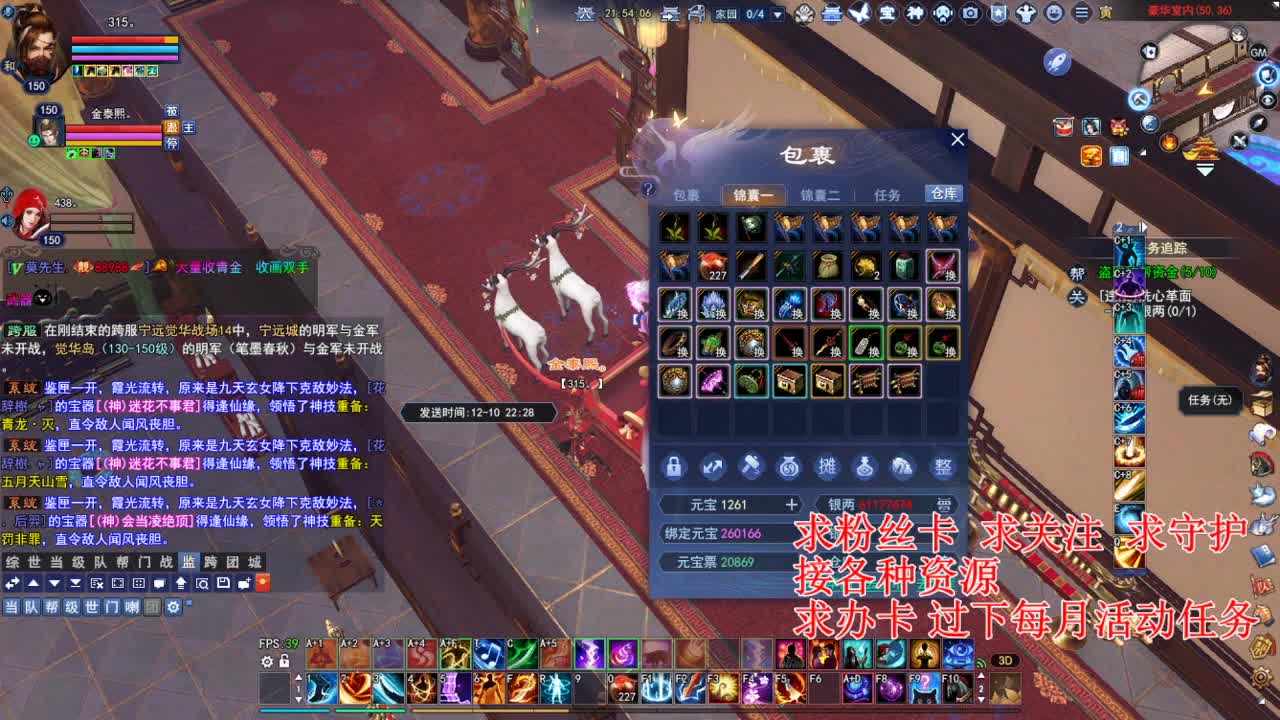This screenshot has width=1280, height=720.
Task: Toggle the small lock icon beside the FPS counter
Action: click(x=285, y=660)
